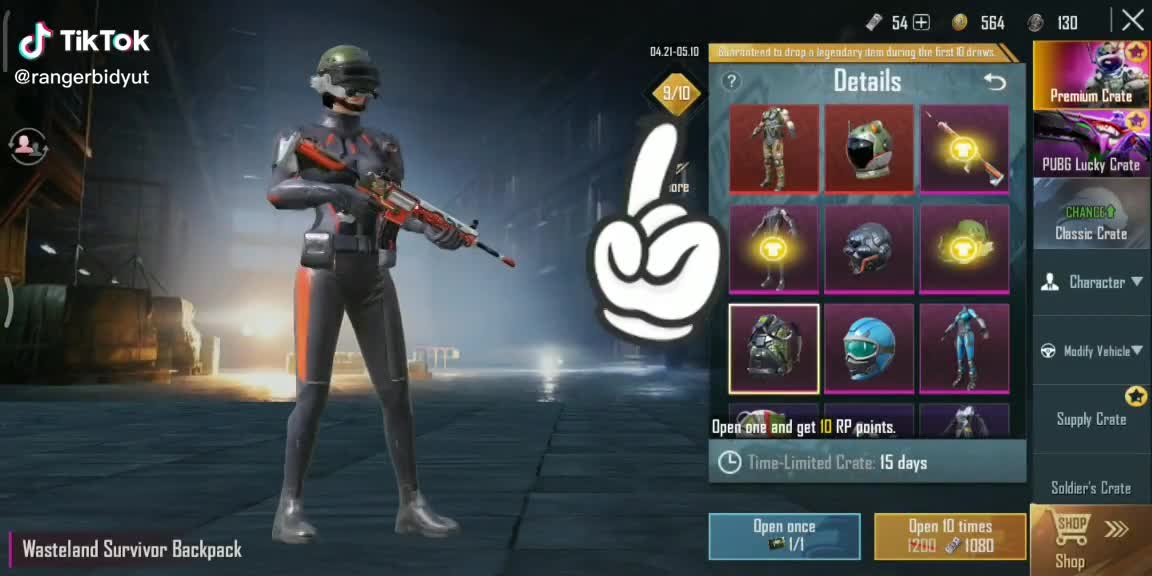Open 10 times for 1080
Viewport: 1152px width, 576px height.
pos(950,536)
